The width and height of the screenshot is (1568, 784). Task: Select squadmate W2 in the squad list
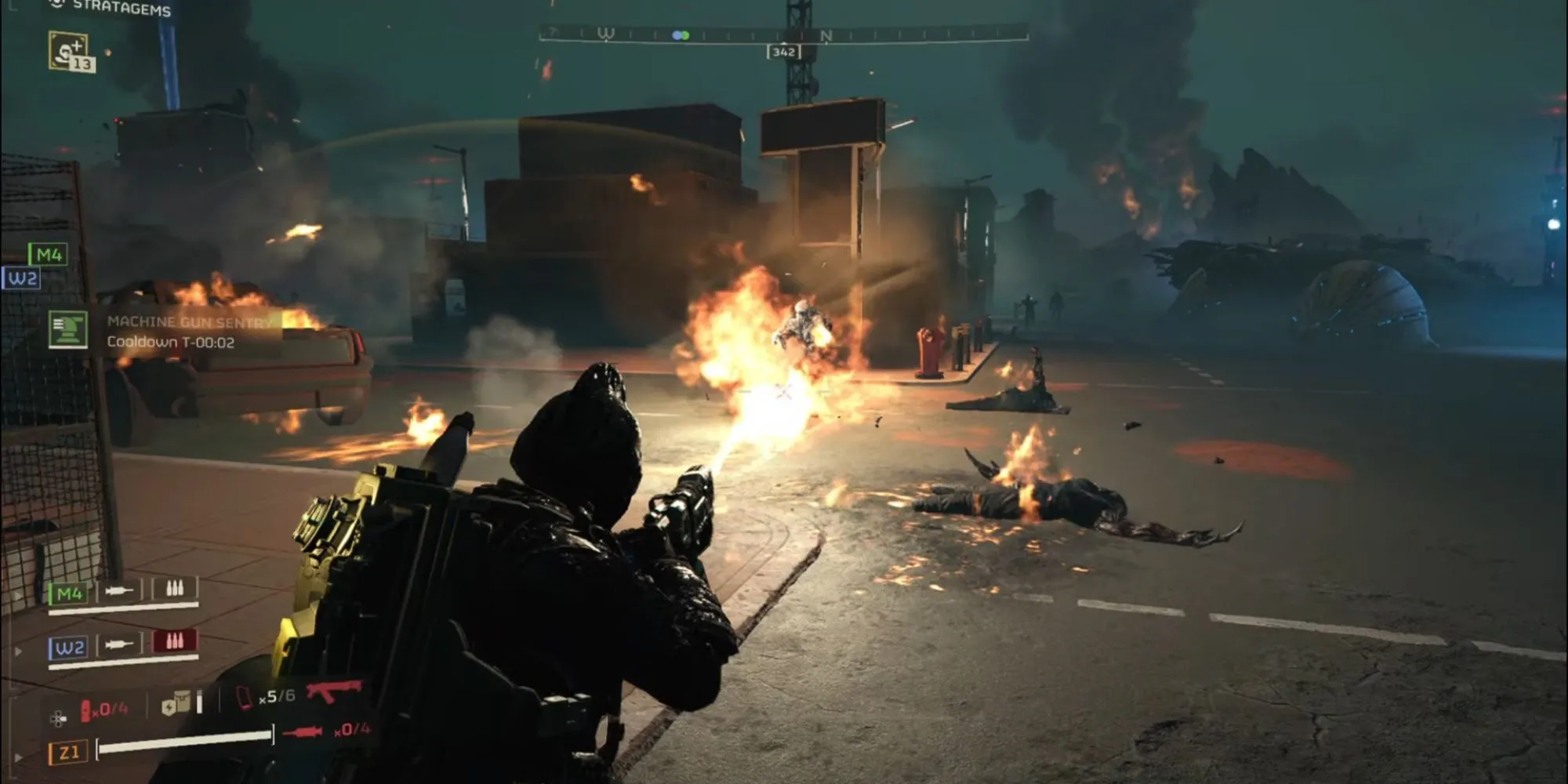(x=69, y=648)
